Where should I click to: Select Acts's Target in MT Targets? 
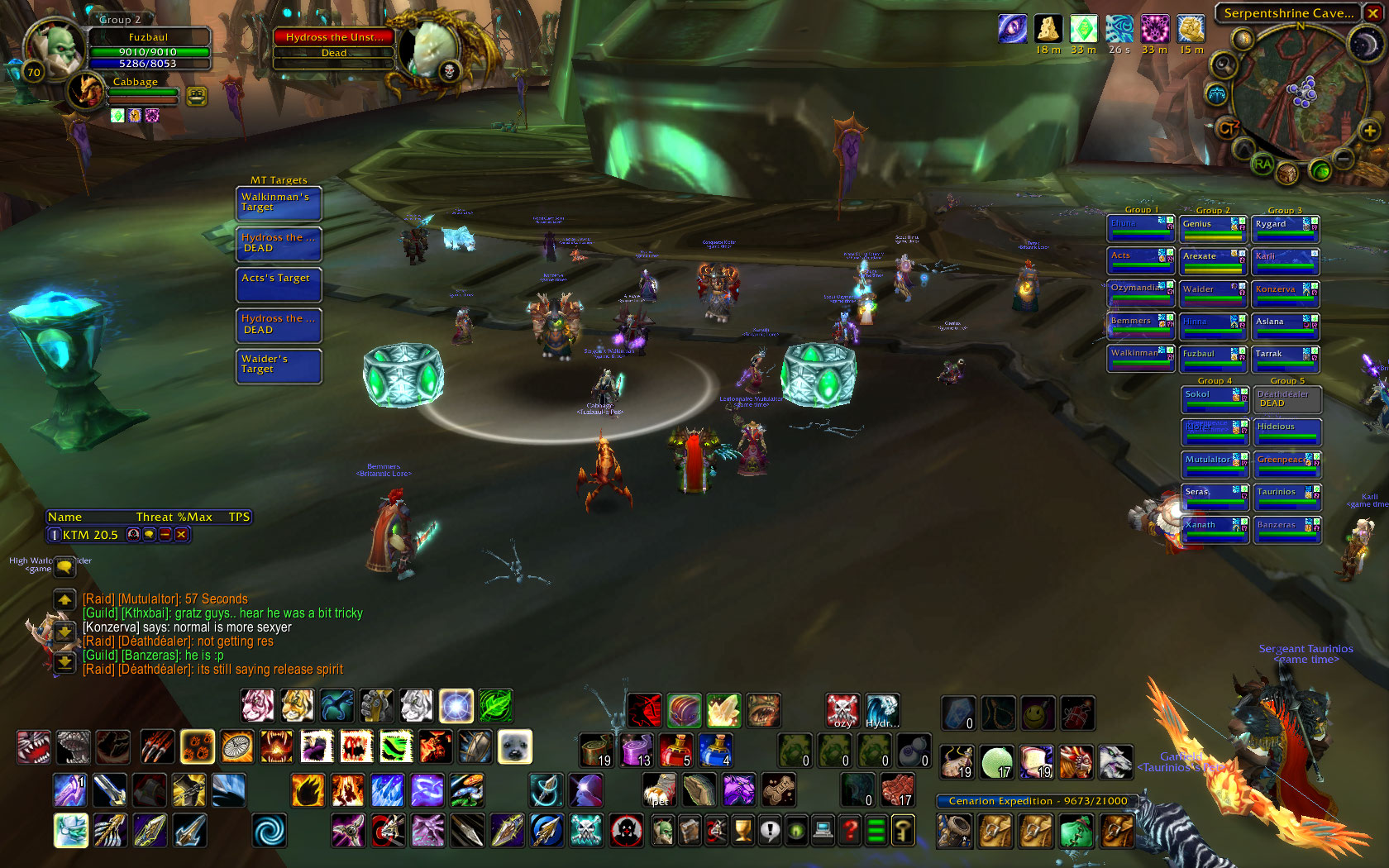coord(279,284)
